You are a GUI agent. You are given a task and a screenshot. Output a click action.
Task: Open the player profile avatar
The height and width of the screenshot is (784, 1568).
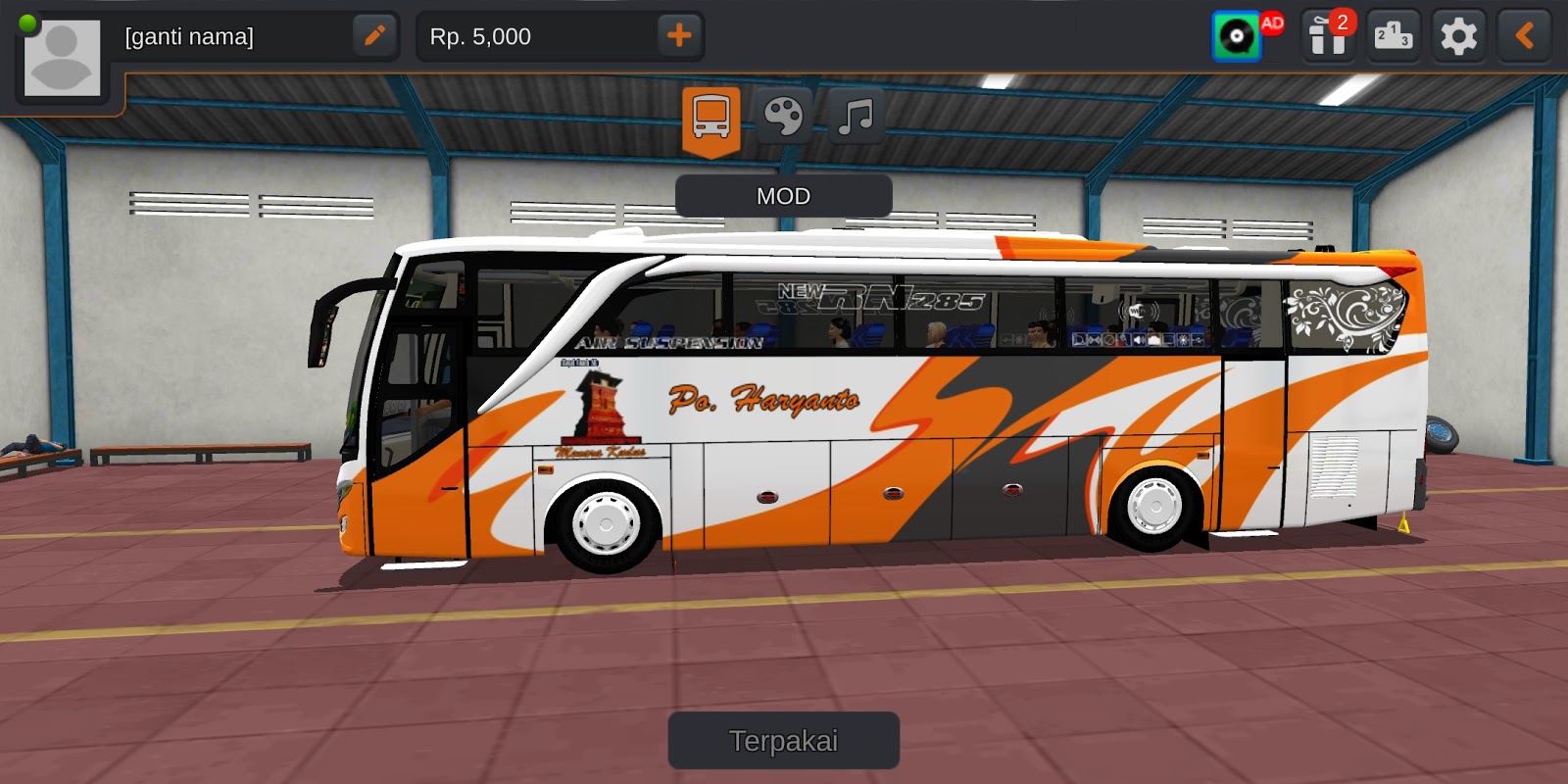tap(61, 56)
